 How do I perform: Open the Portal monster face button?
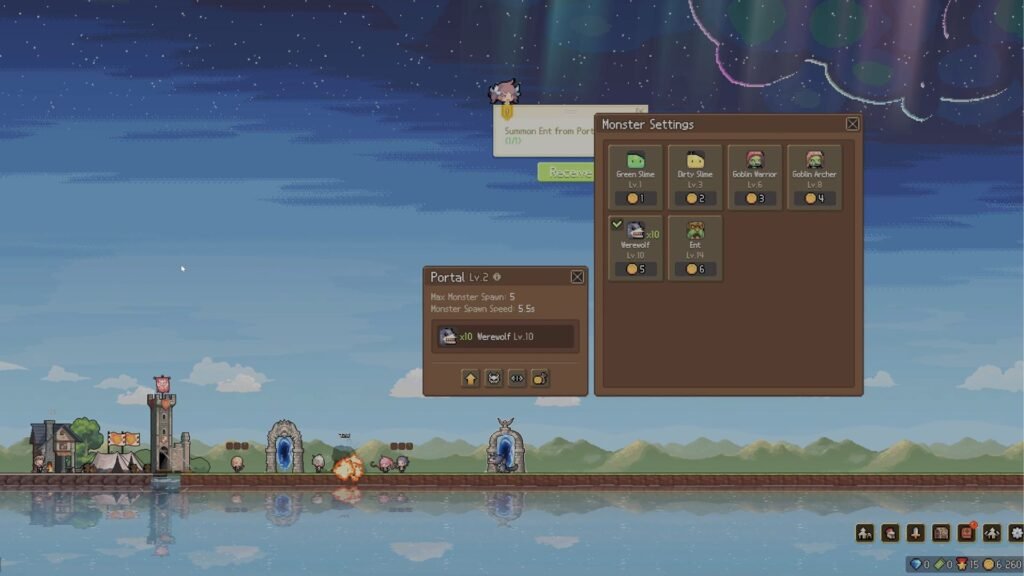pyautogui.click(x=494, y=378)
